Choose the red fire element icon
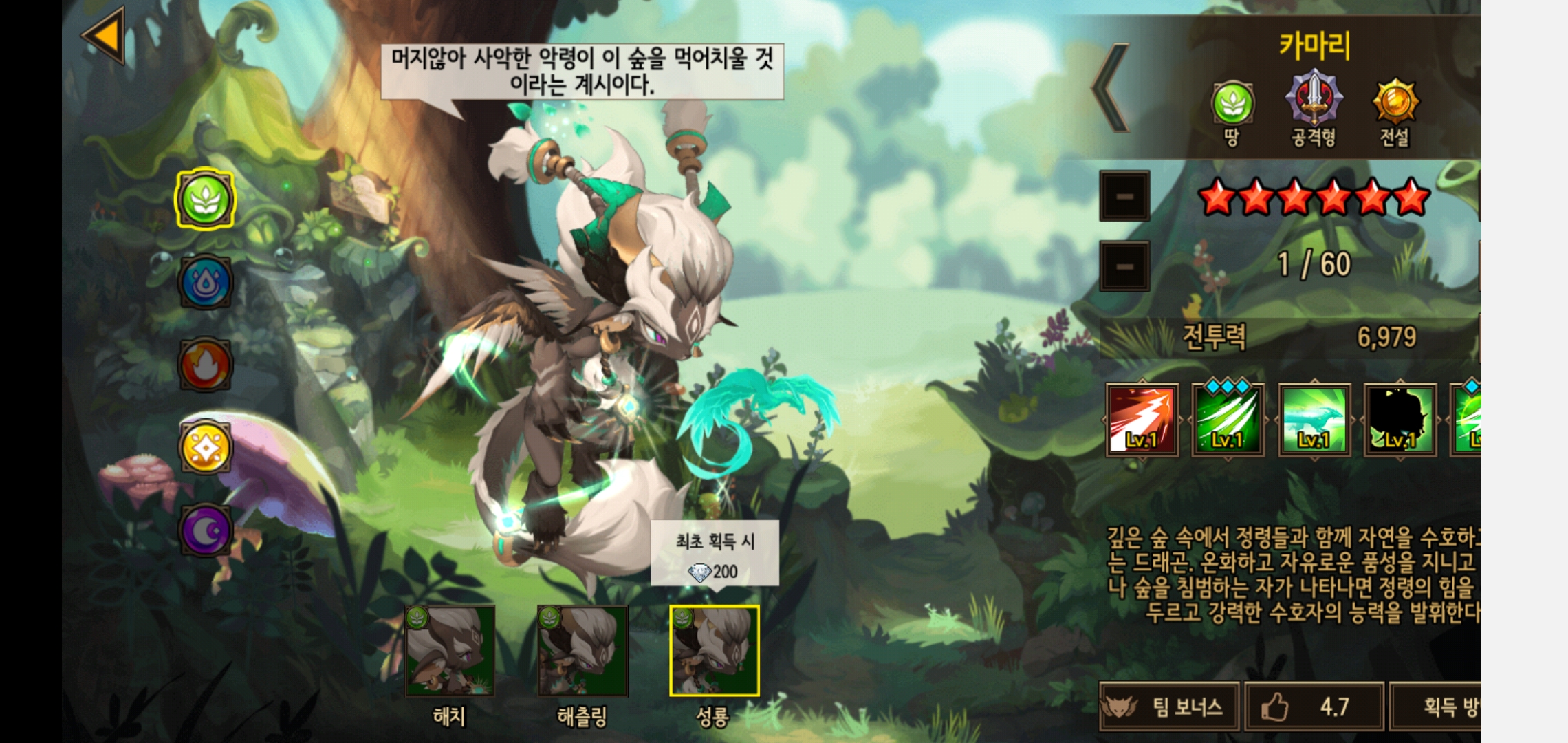Viewport: 1568px width, 743px height. (205, 365)
